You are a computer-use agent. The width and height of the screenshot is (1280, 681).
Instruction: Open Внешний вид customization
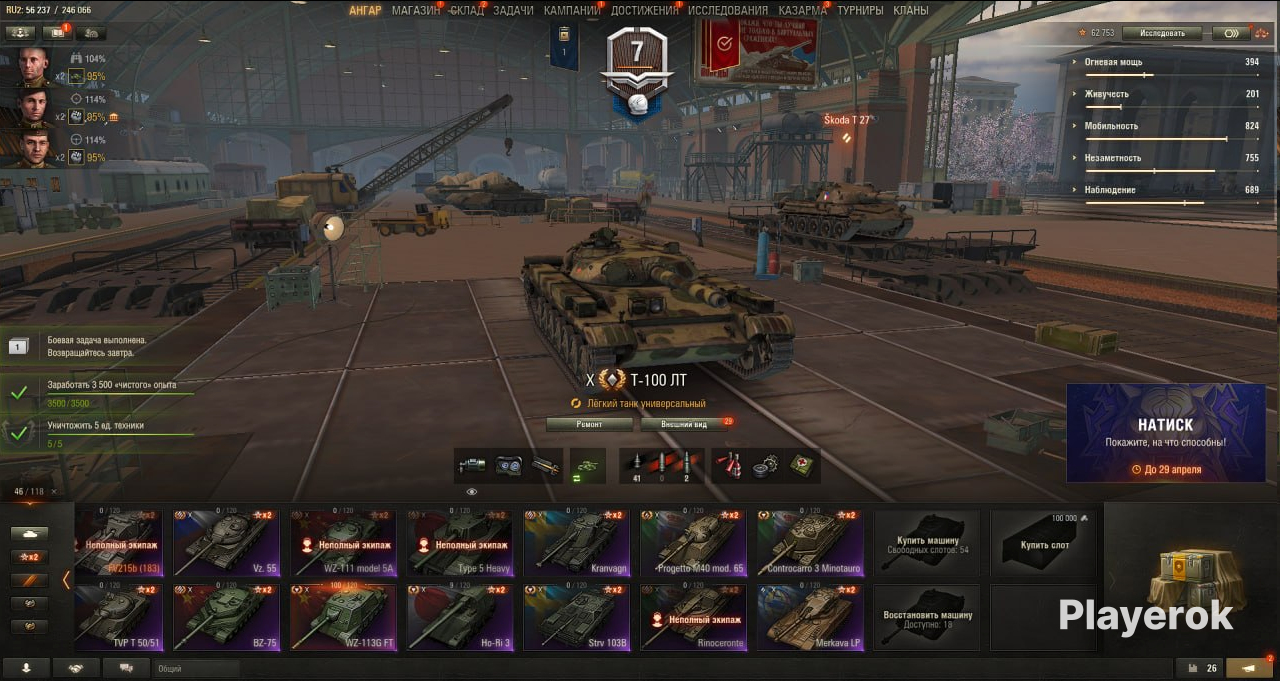(x=686, y=424)
